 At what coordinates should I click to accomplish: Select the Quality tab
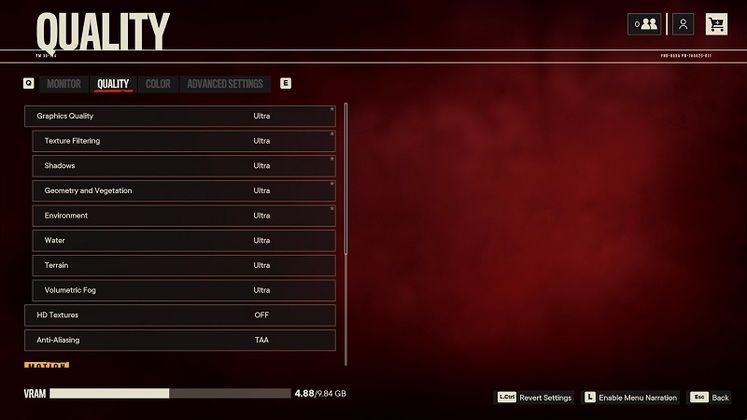113,84
